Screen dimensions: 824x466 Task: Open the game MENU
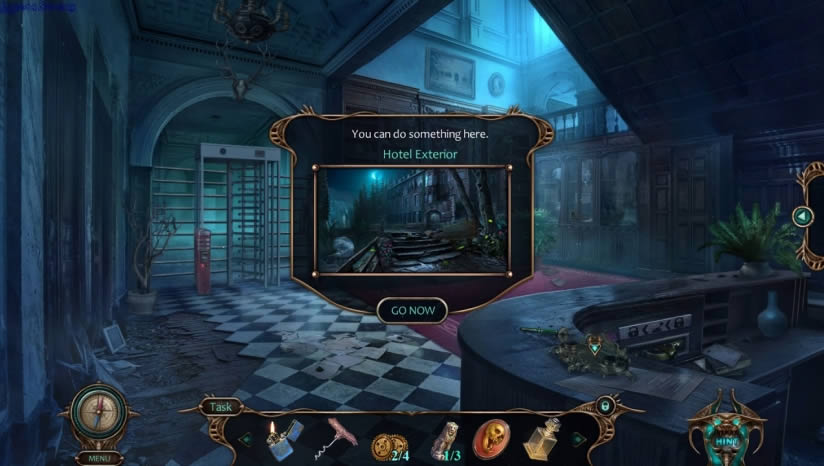tap(98, 458)
